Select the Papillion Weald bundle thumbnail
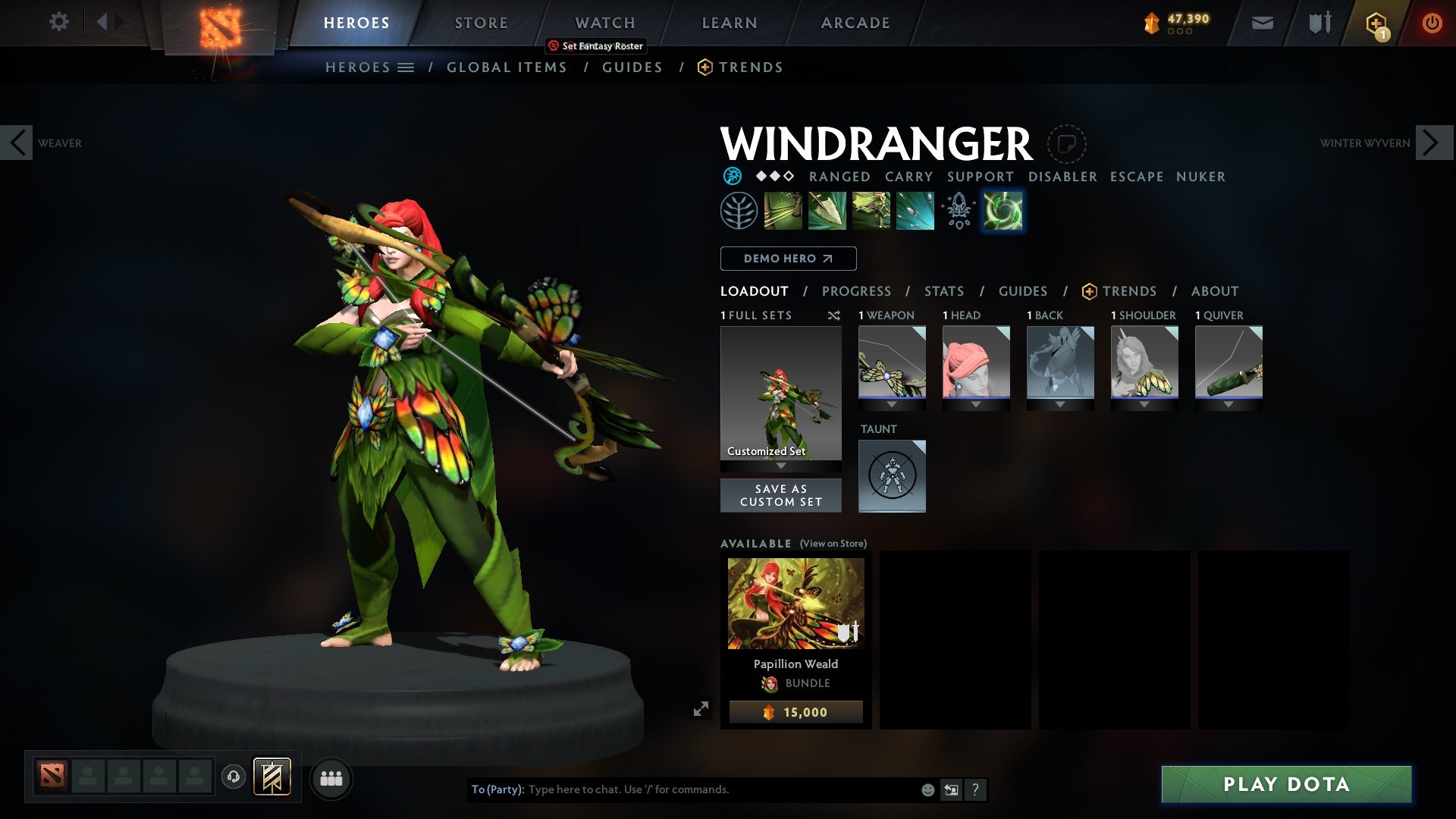 coord(795,602)
